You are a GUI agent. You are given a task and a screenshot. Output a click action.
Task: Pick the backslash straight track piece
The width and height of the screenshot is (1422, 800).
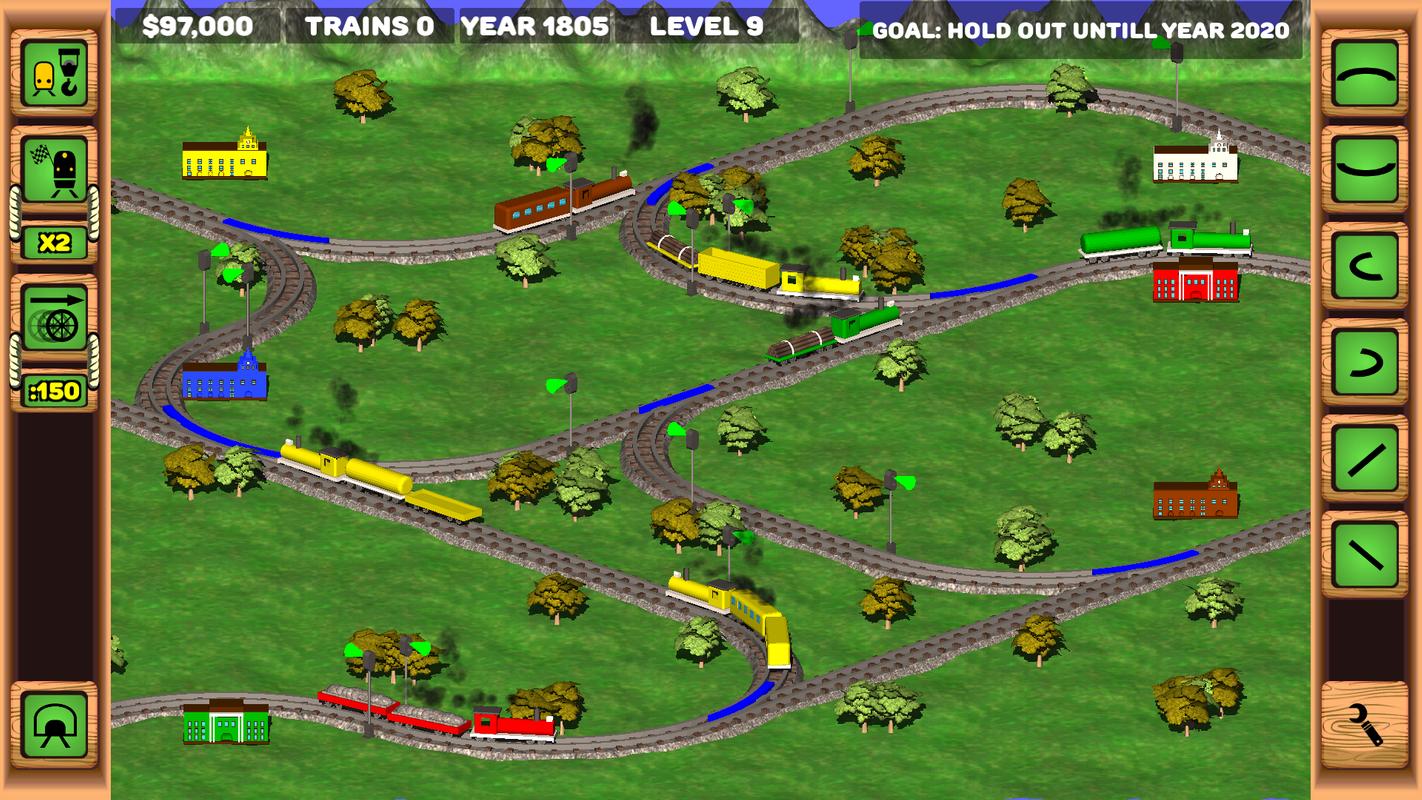[1365, 553]
